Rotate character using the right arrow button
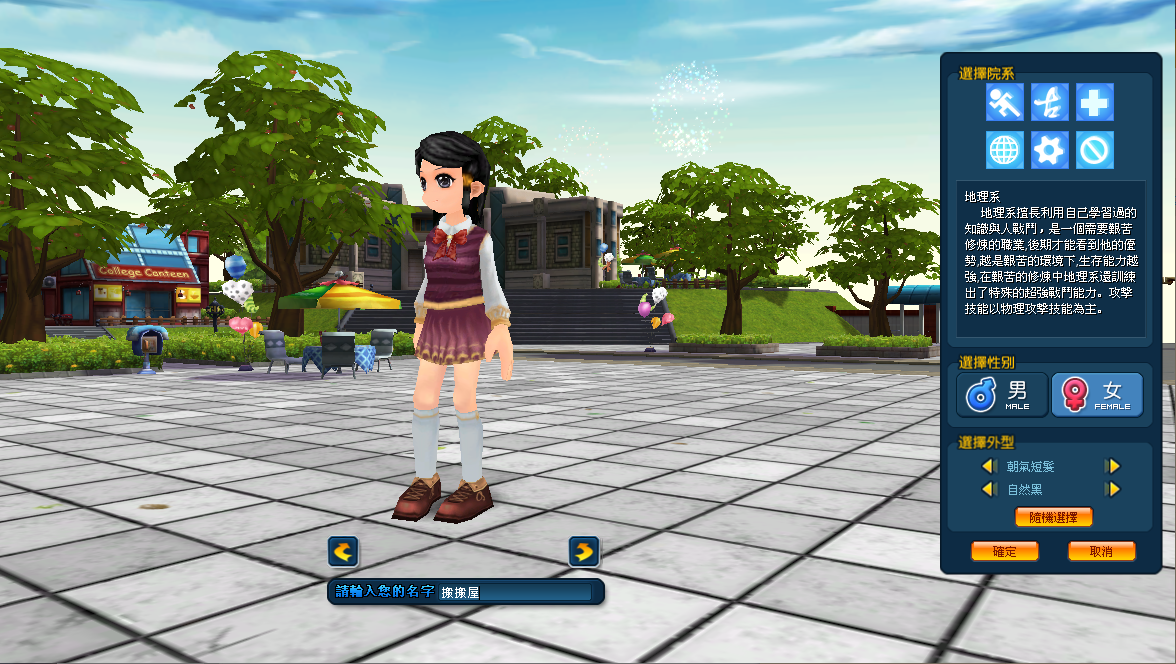This screenshot has width=1176, height=664. (584, 551)
